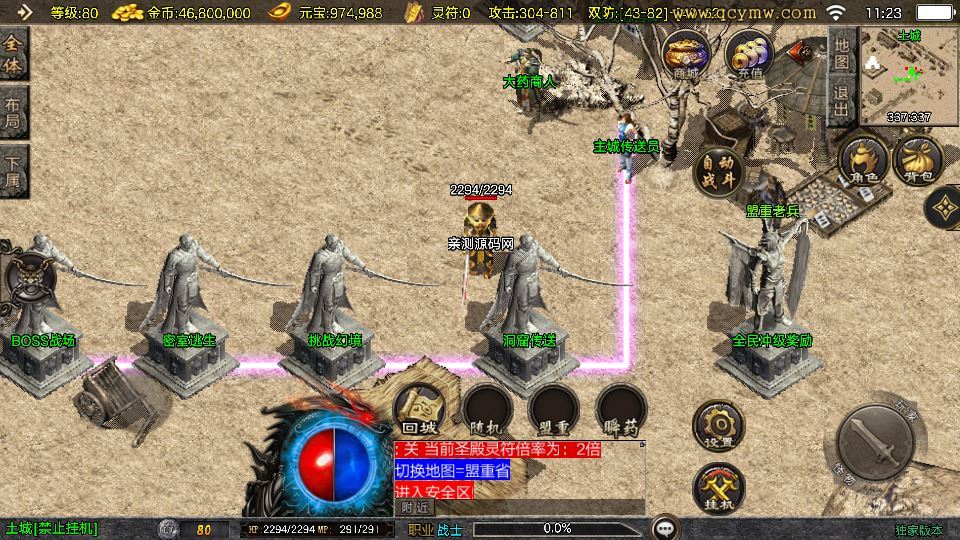Open chat with the speech bubble icon
960x540 pixels.
click(x=665, y=528)
